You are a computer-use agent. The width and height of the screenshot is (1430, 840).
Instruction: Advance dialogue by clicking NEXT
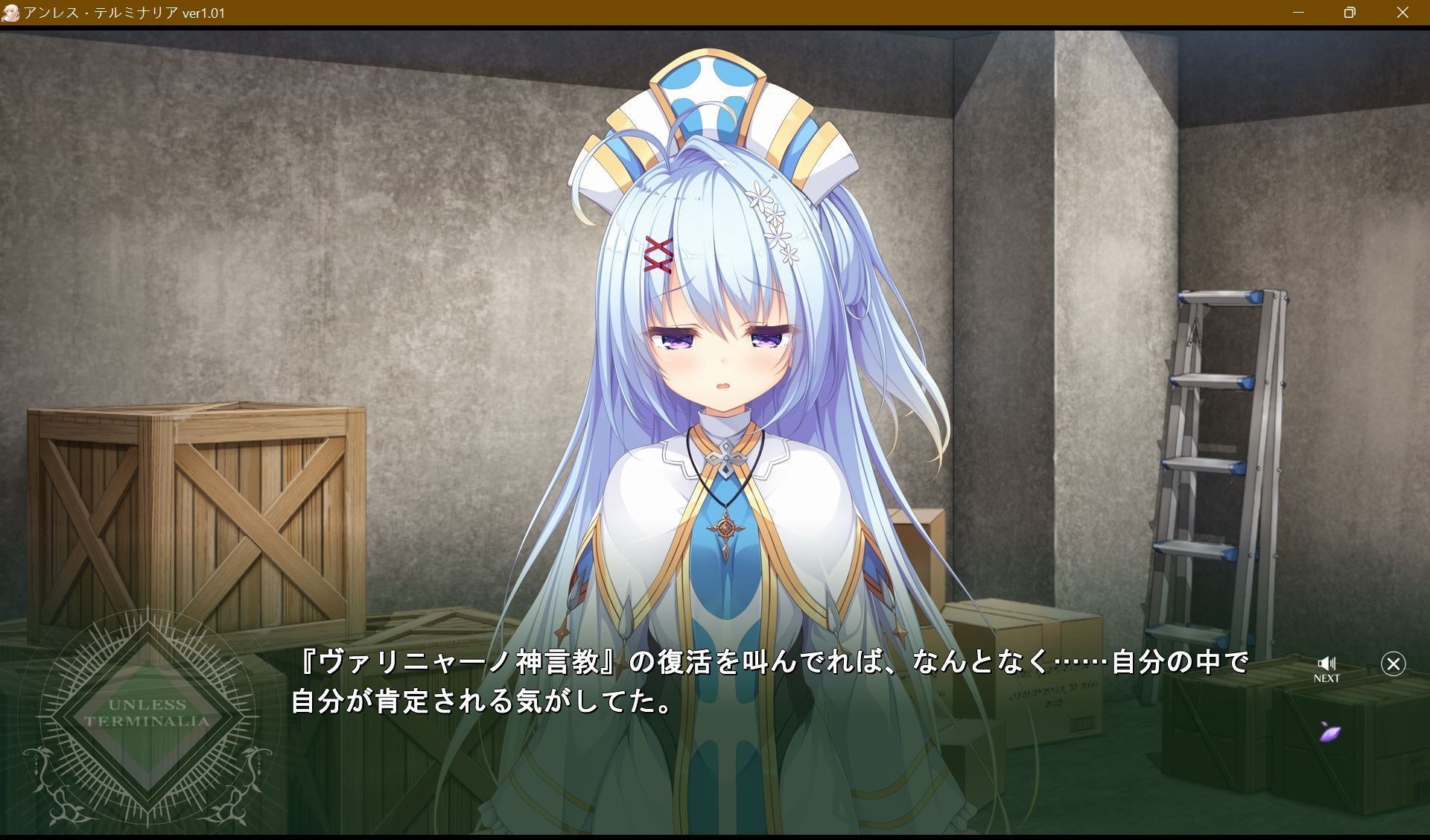coord(1329,678)
